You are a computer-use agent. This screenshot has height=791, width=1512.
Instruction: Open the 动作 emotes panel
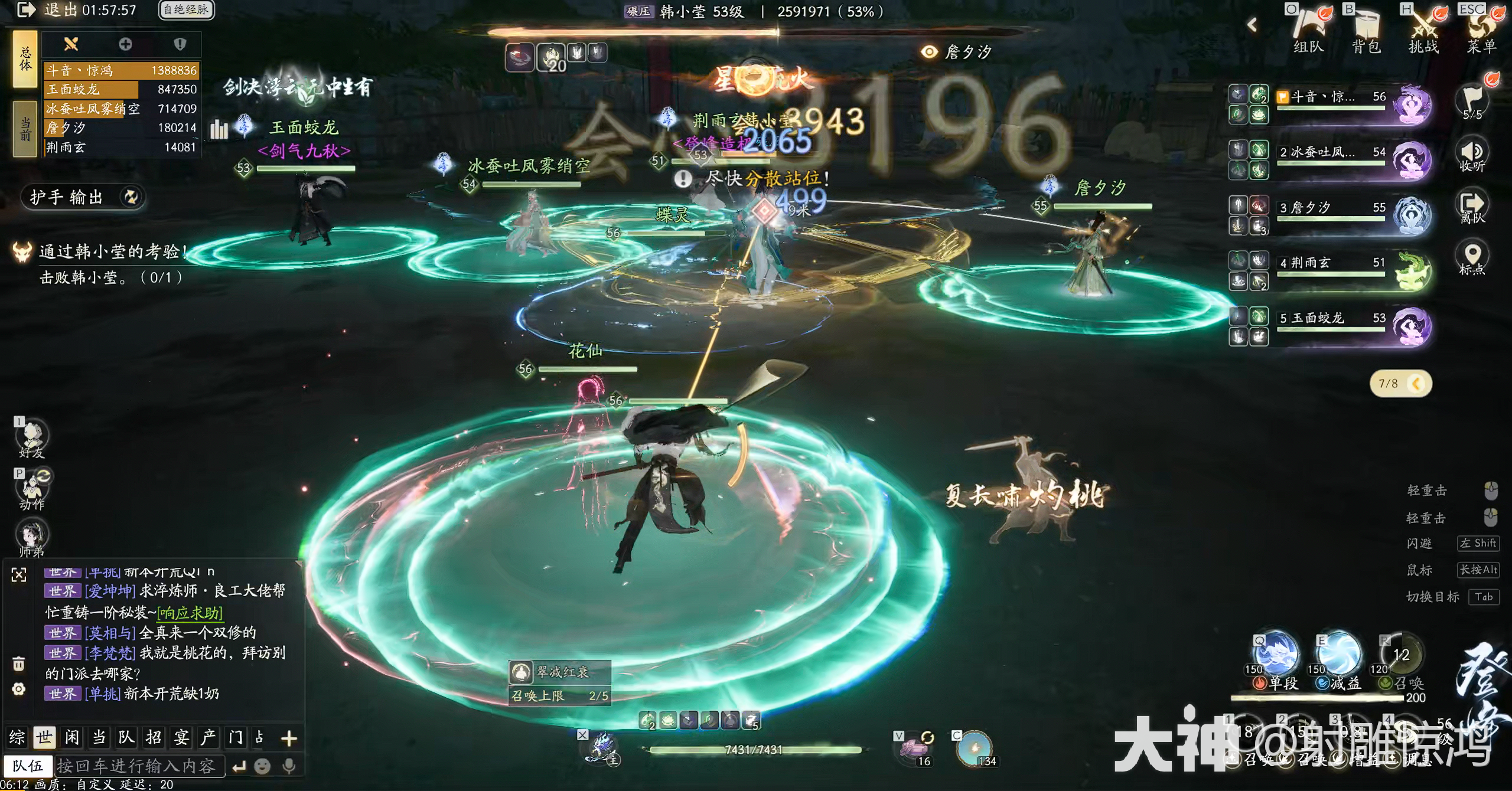pyautogui.click(x=32, y=490)
